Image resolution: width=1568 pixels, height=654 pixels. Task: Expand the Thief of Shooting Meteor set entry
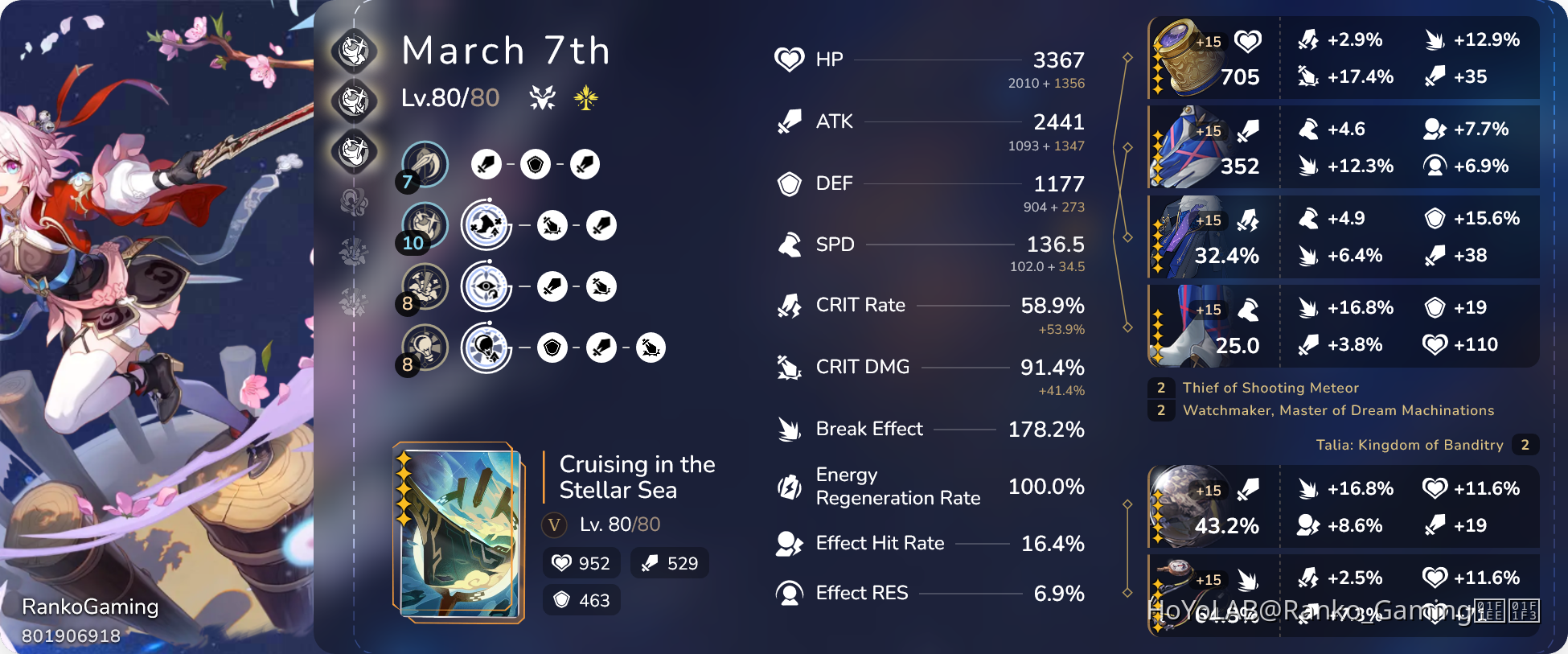[x=1270, y=388]
